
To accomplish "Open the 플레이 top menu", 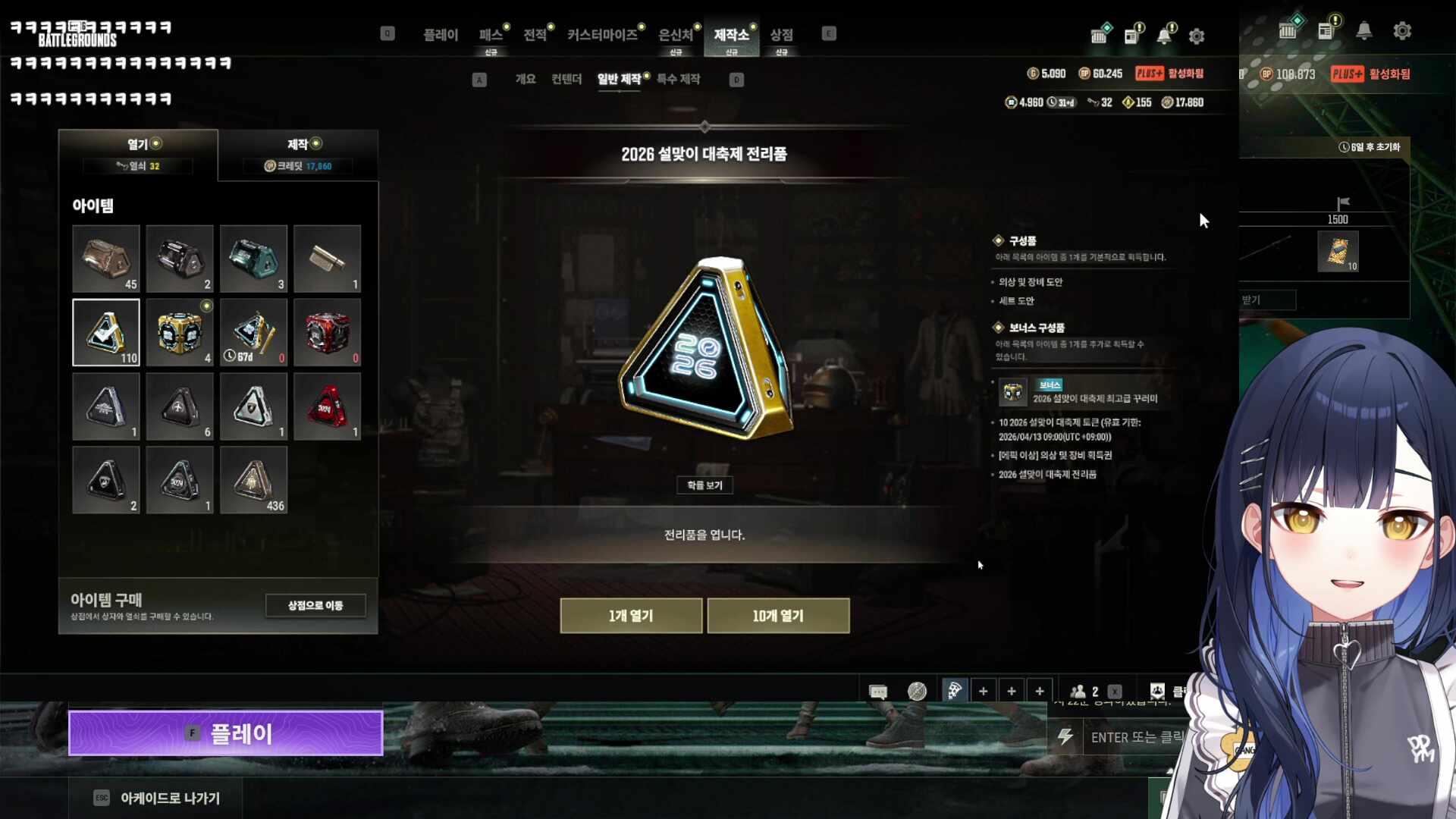I will (441, 35).
